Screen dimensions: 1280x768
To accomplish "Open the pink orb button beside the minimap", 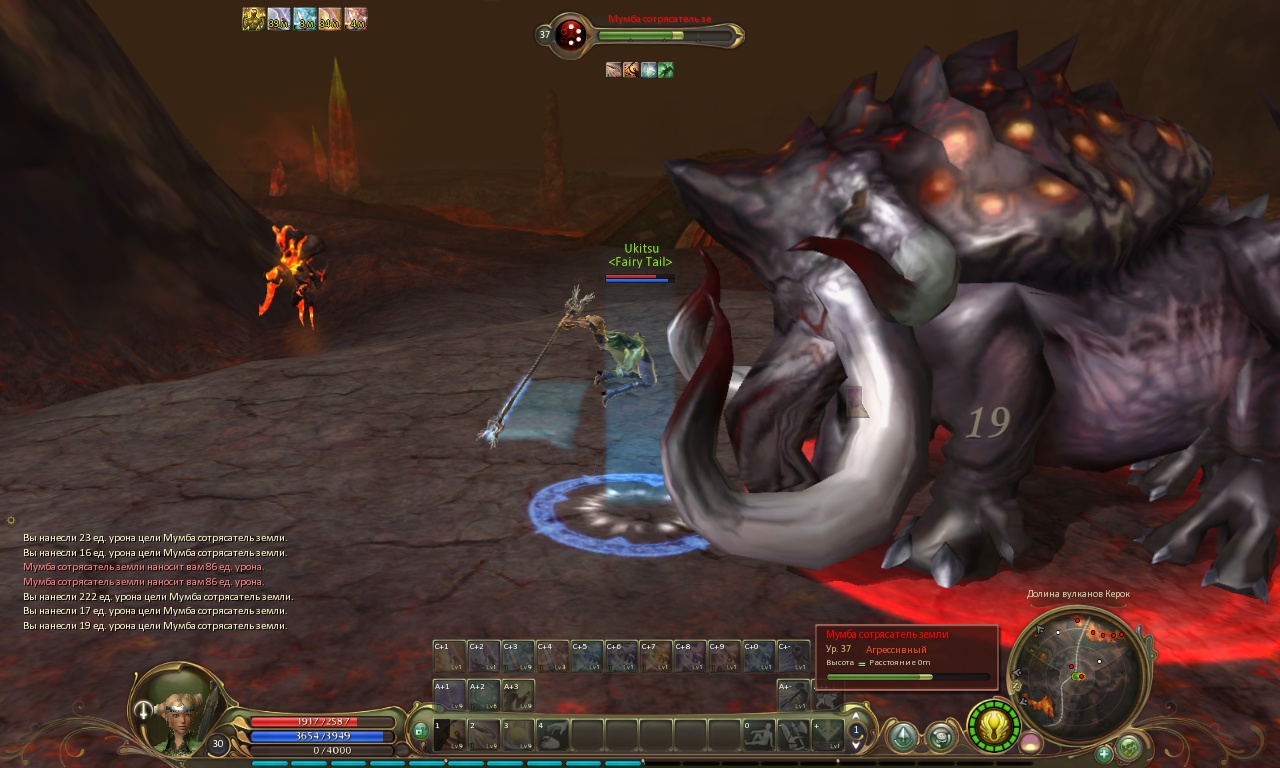I will click(1029, 743).
